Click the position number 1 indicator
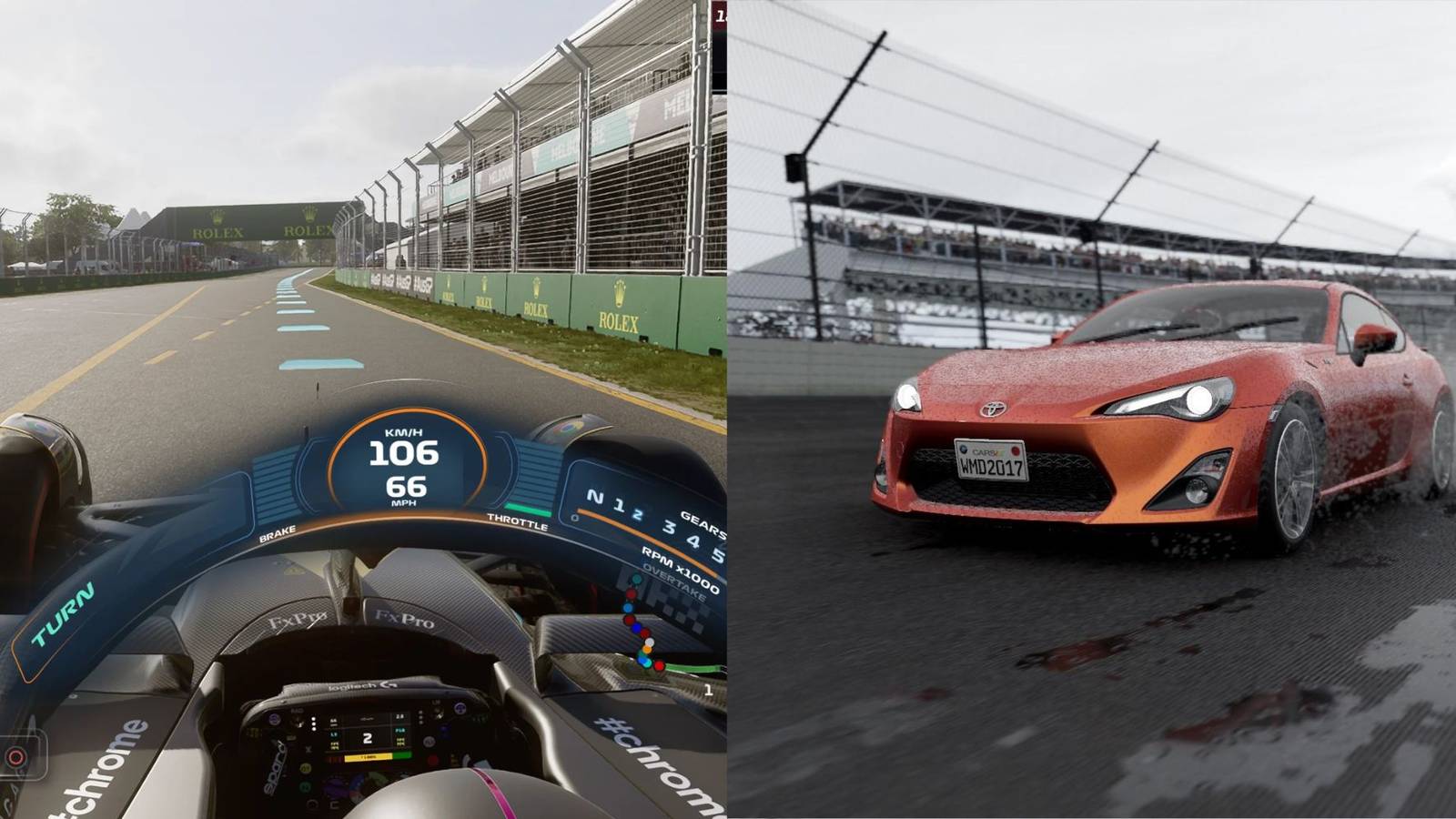Image resolution: width=1456 pixels, height=819 pixels. coord(708,690)
